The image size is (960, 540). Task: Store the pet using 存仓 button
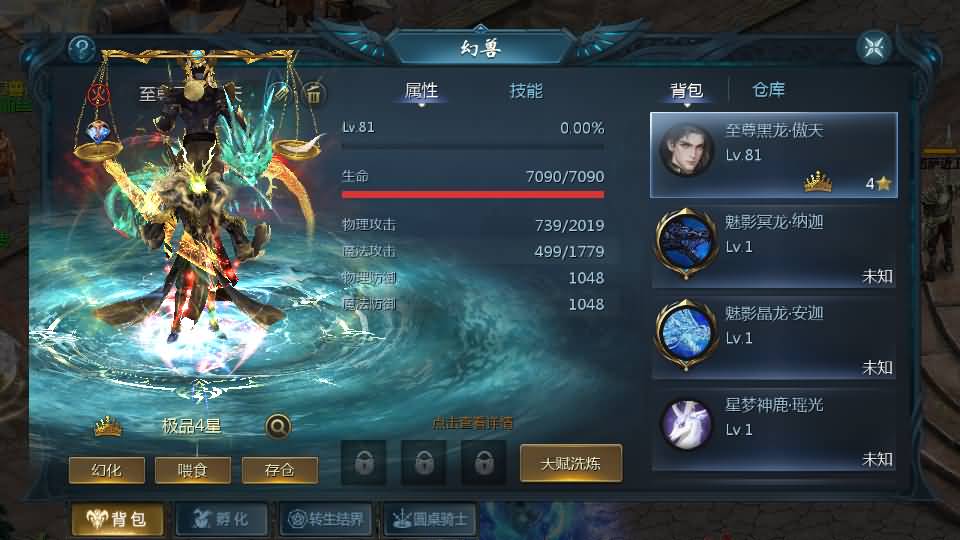(280, 469)
